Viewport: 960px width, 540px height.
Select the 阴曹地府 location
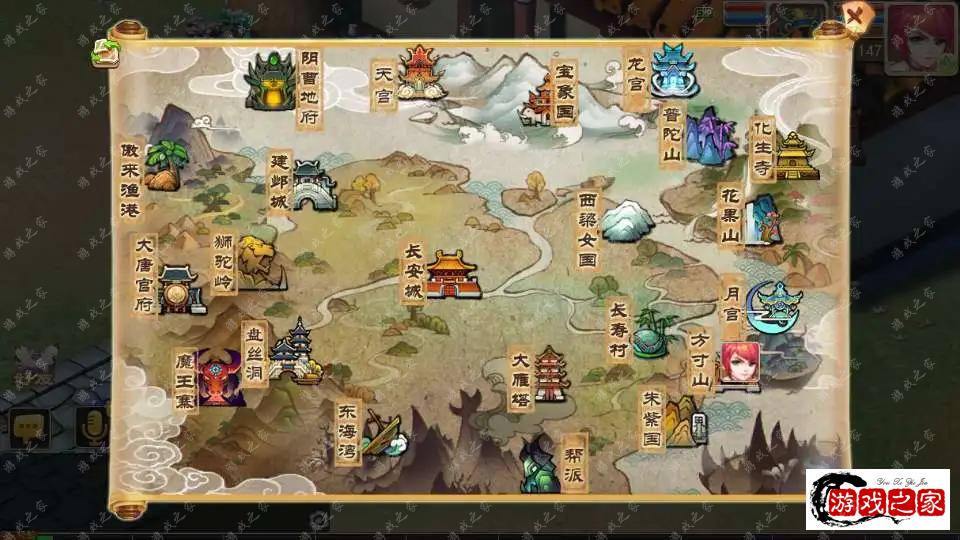click(270, 79)
